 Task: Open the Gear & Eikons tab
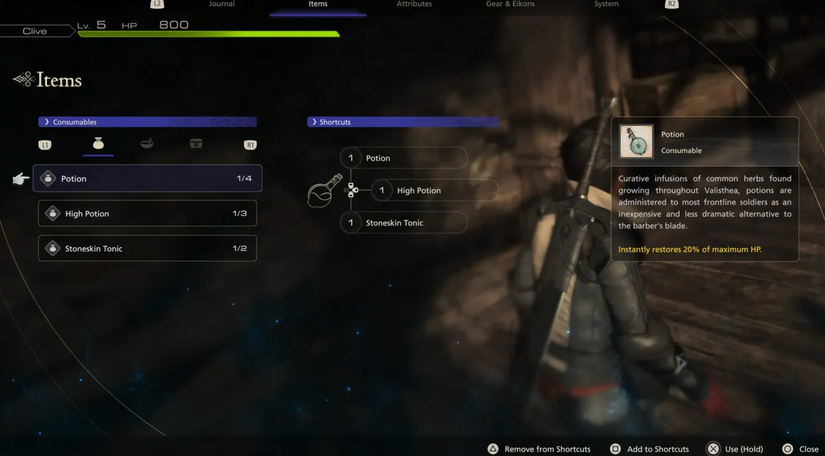click(x=510, y=5)
